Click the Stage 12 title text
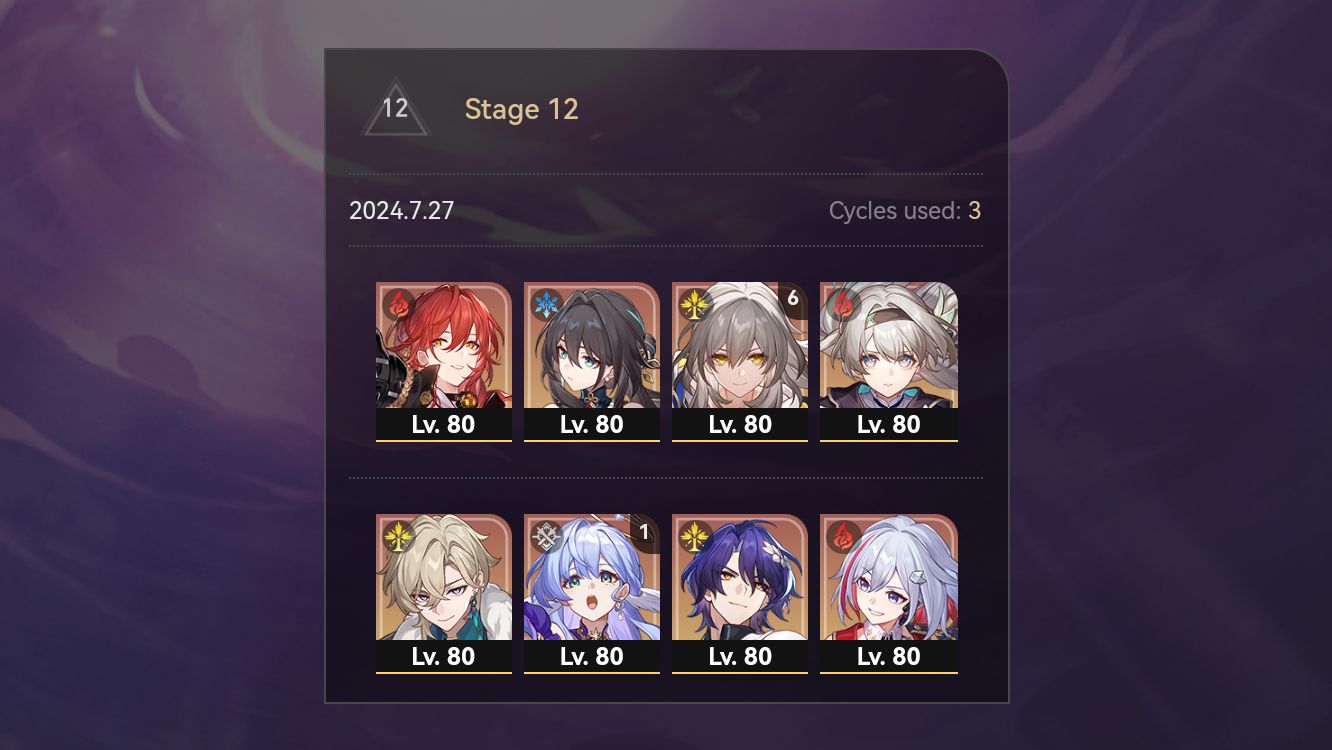1332x750 pixels. coord(521,110)
